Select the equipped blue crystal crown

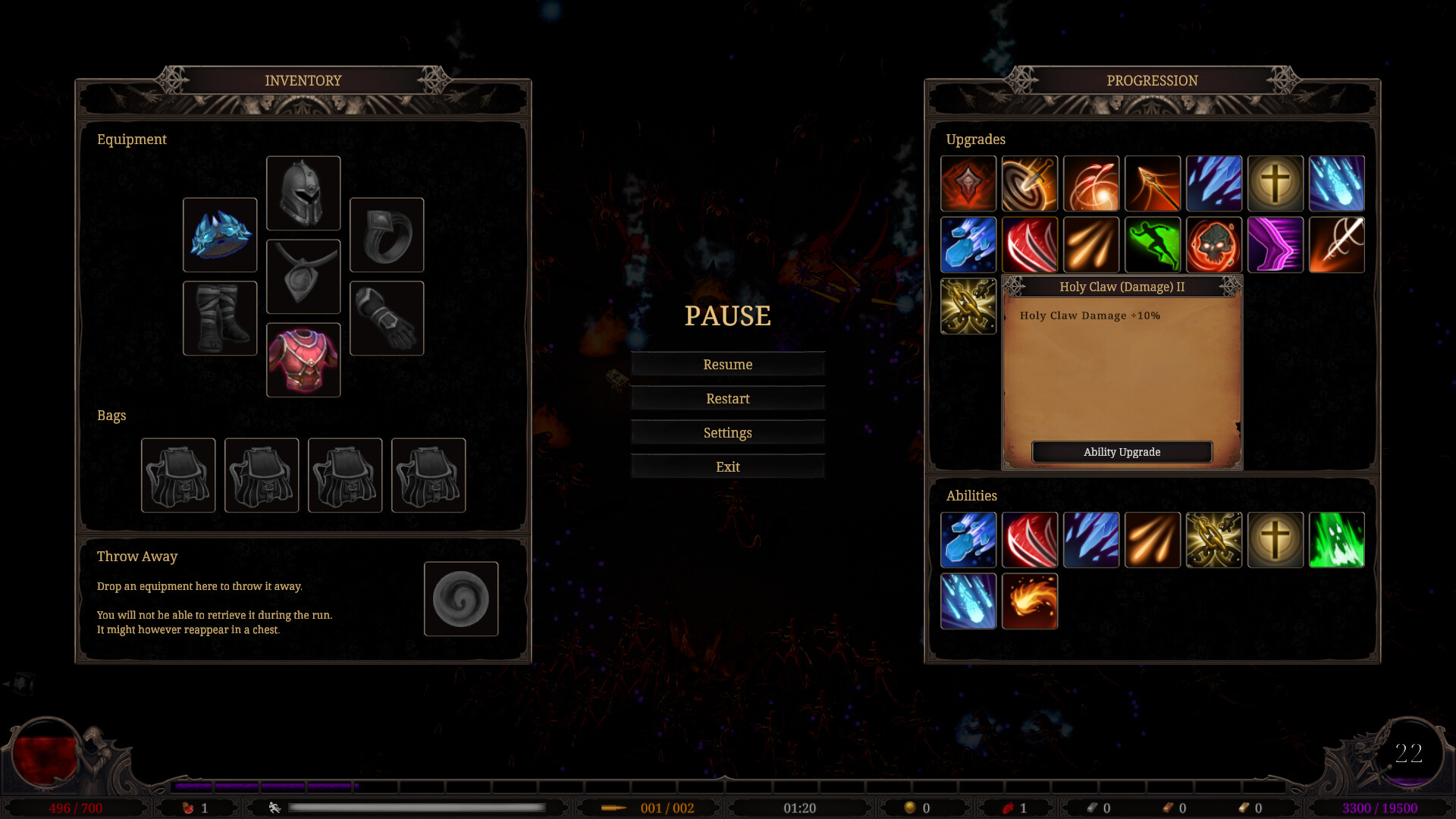tap(220, 235)
